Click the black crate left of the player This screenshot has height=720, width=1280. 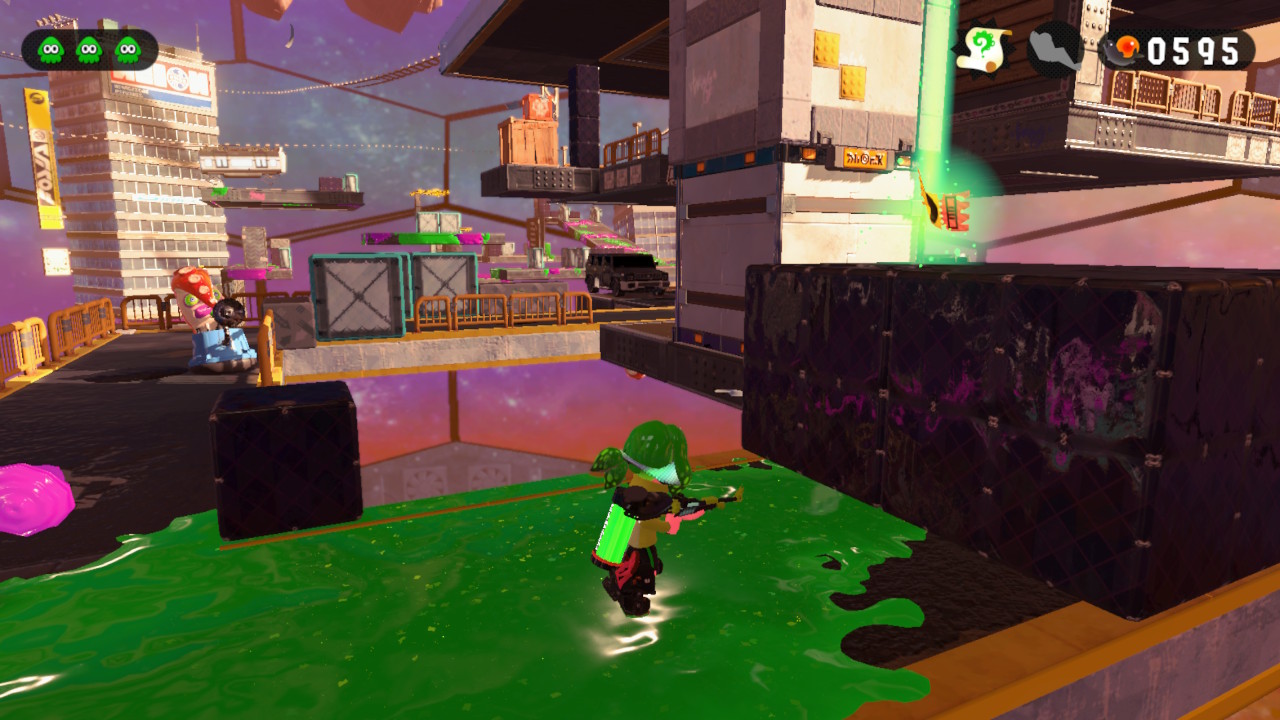point(283,460)
